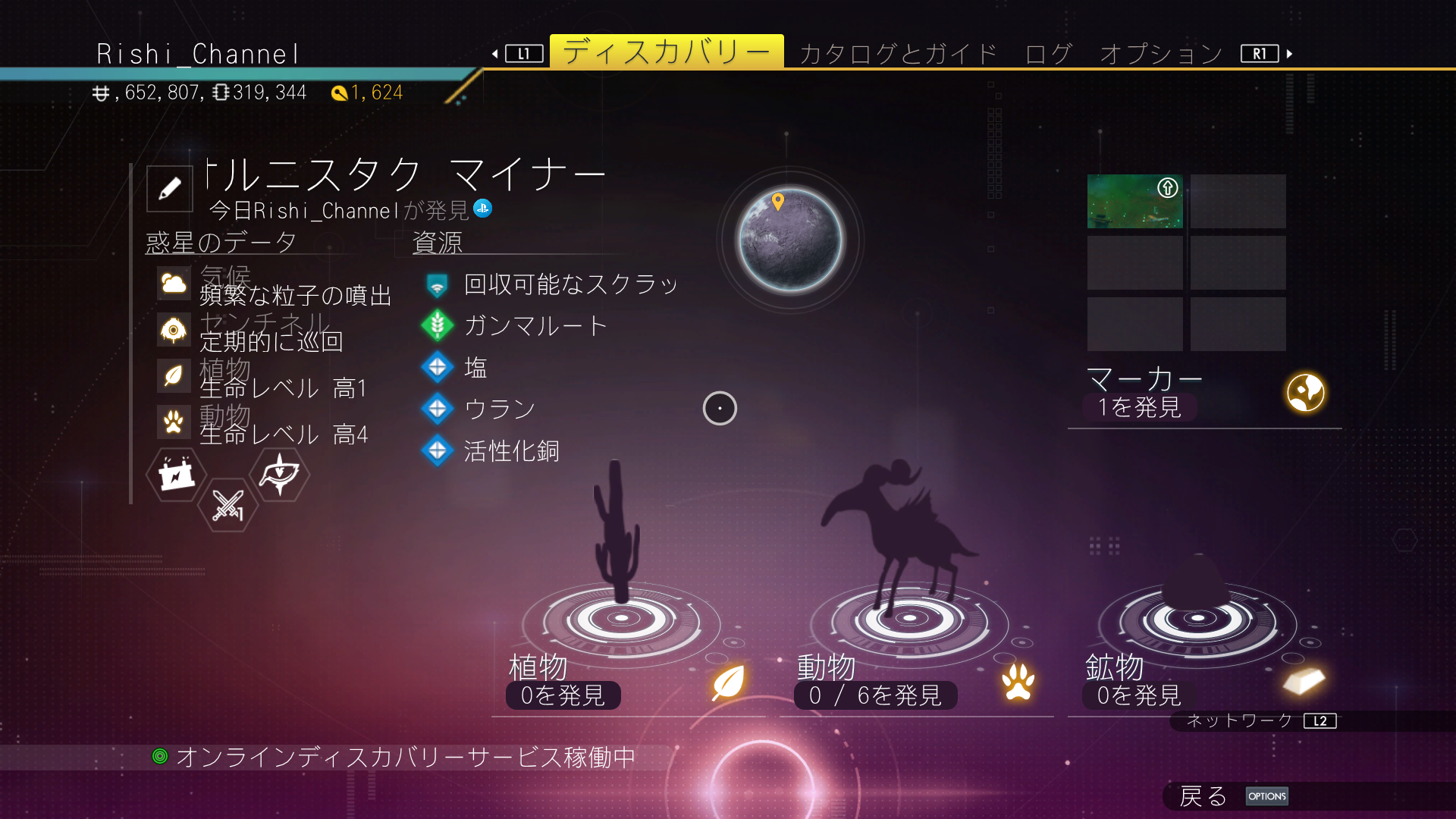Select the 活性化銅 resource entry
Viewport: 1456px width, 819px height.
click(x=511, y=451)
